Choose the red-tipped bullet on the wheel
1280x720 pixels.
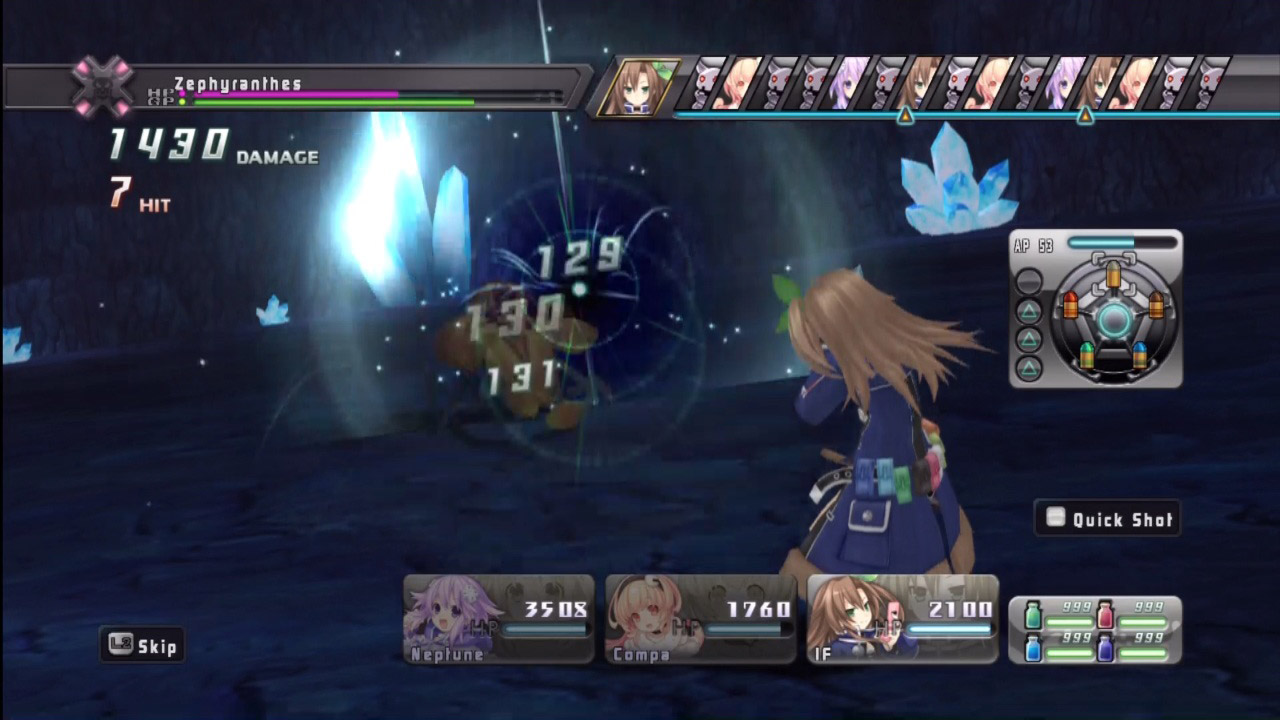(1070, 304)
